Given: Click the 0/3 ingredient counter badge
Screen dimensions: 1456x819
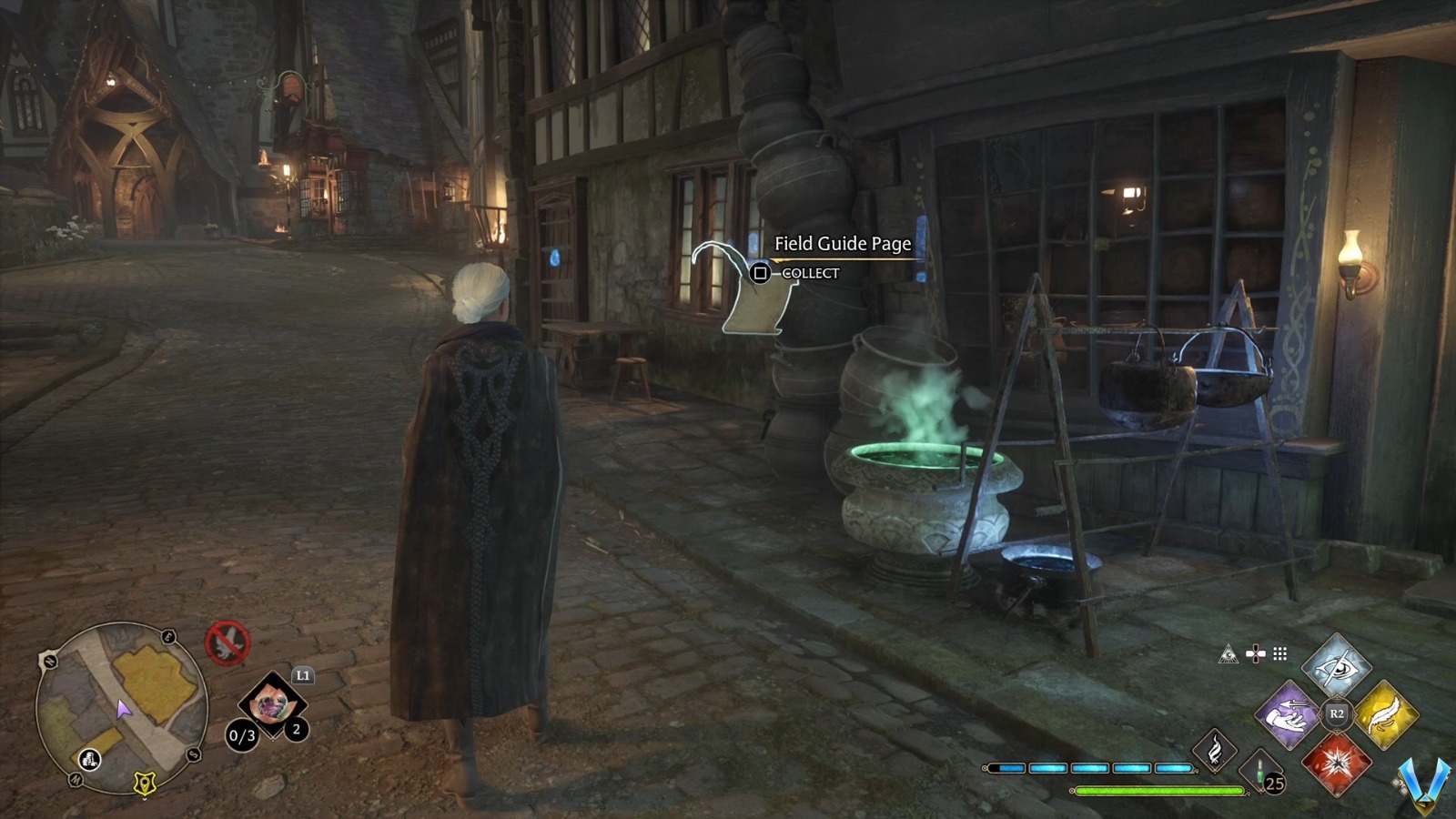Looking at the screenshot, I should coord(242,734).
